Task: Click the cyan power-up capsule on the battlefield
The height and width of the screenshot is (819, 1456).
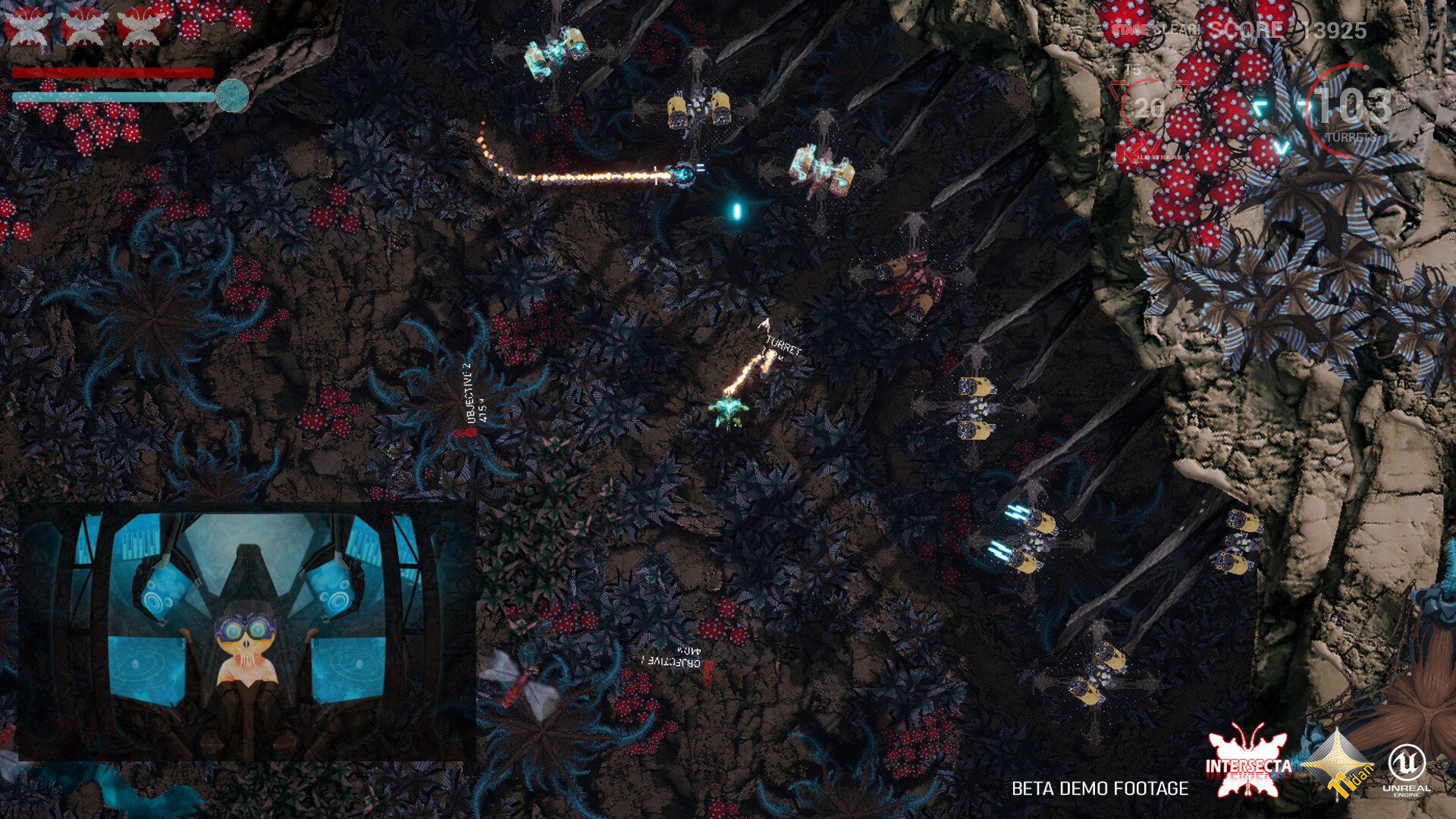Action: [736, 211]
